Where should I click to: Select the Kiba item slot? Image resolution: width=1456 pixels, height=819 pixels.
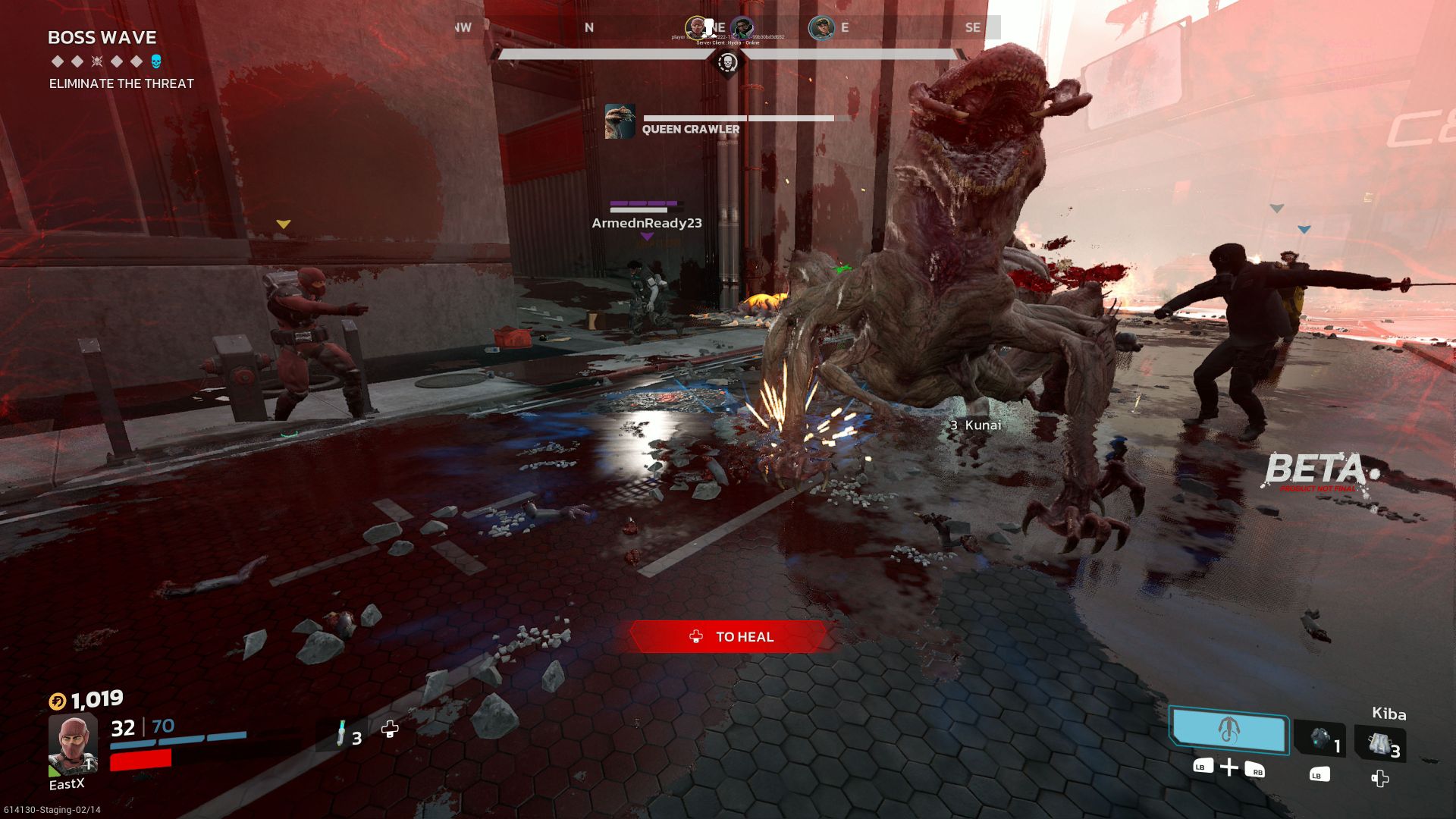click(x=1380, y=743)
